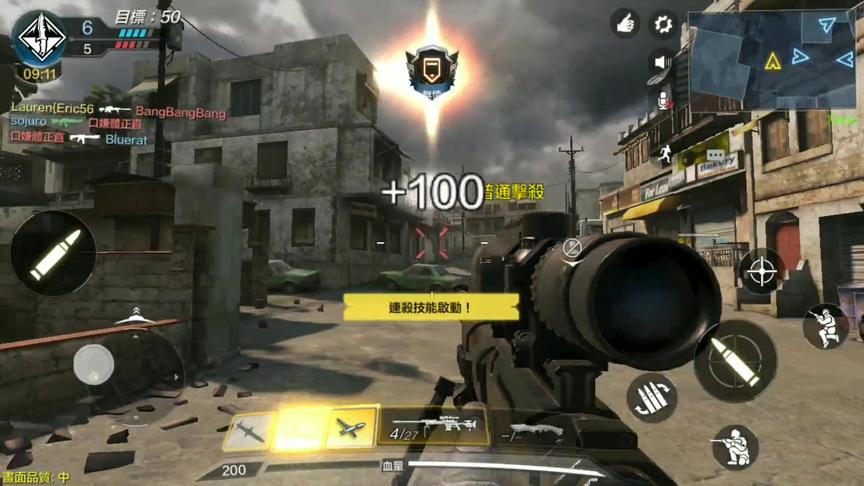Tap the crouching soldier stance button
The image size is (864, 486).
pyautogui.click(x=735, y=446)
